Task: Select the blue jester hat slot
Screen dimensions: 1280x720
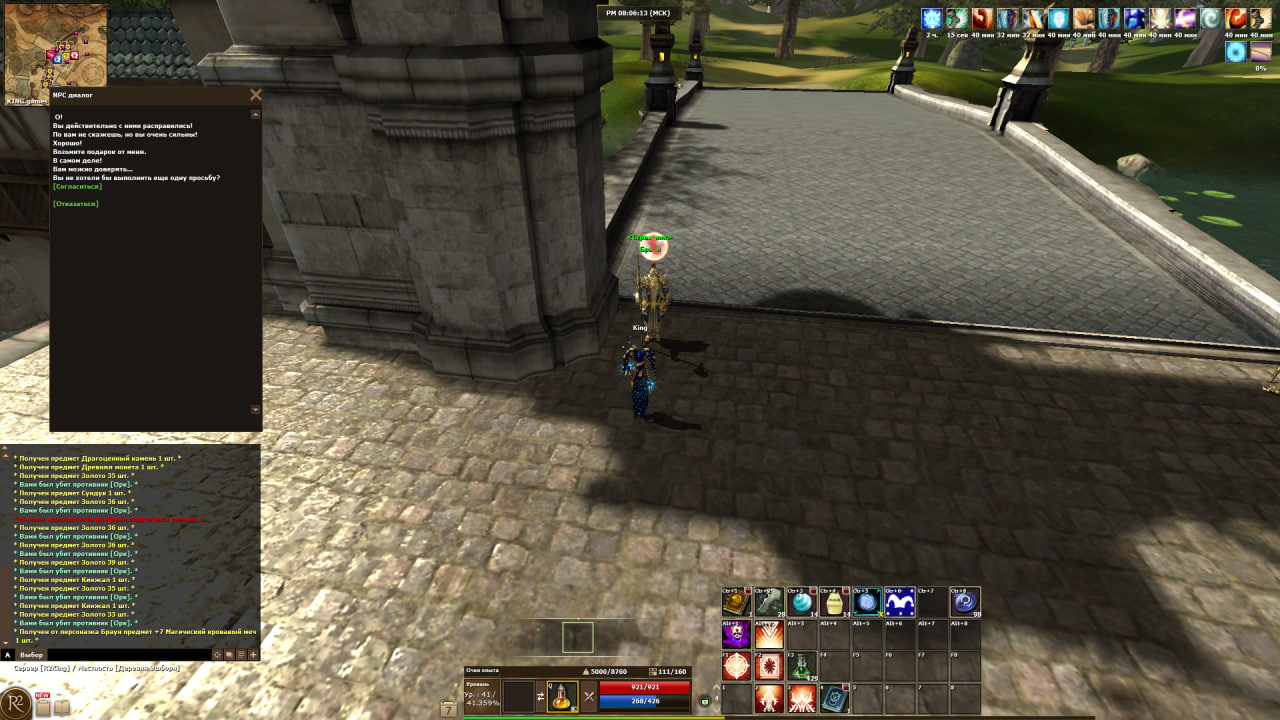Action: [899, 602]
